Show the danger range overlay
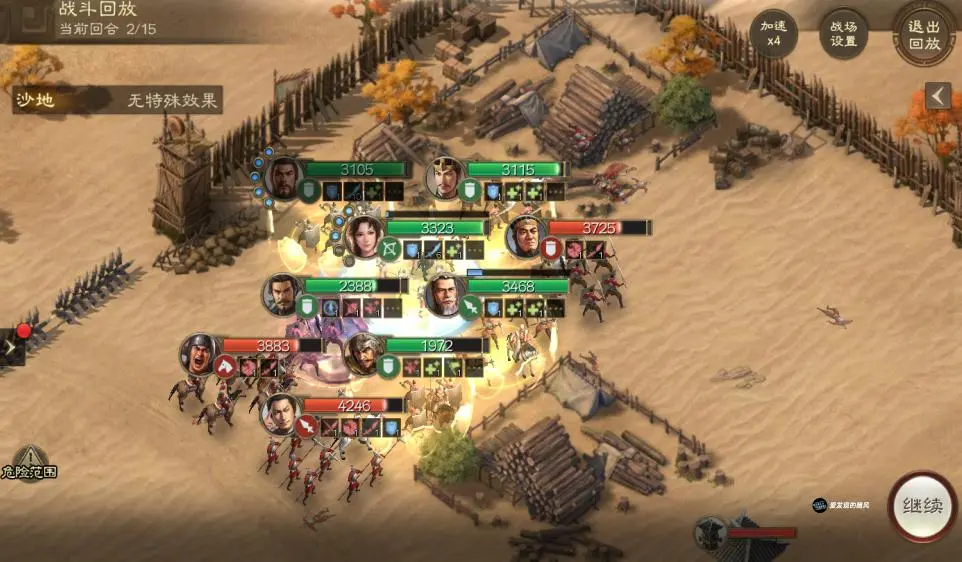Viewport: 962px width, 562px height. pos(29,462)
